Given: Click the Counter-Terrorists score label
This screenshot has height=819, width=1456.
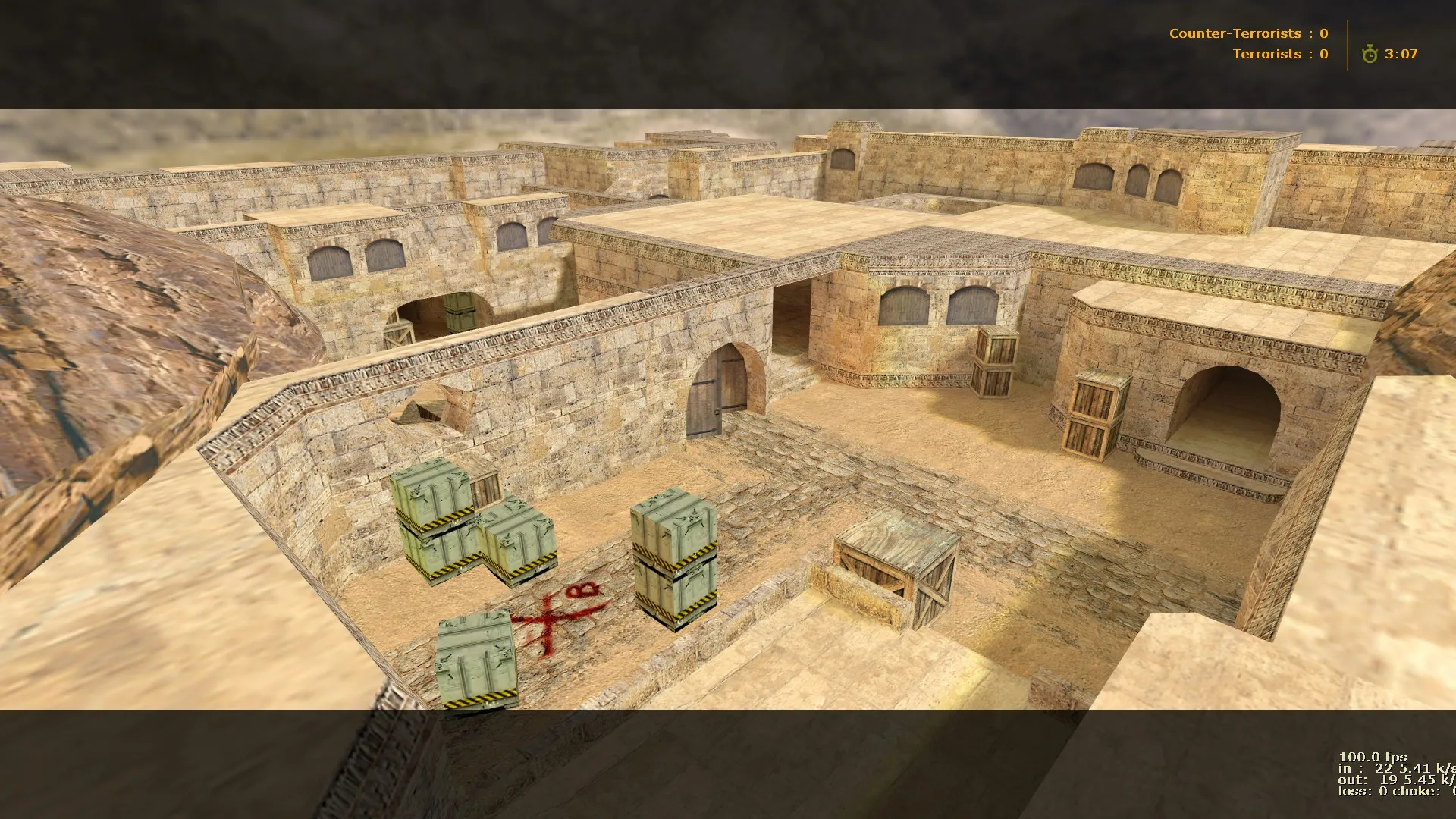Looking at the screenshot, I should coord(1236,33).
